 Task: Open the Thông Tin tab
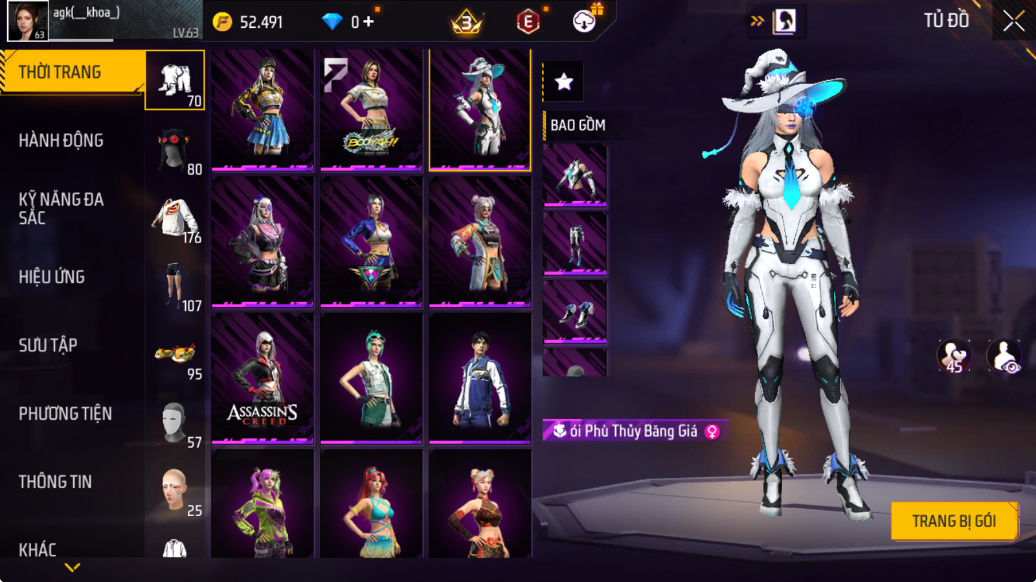[x=55, y=482]
